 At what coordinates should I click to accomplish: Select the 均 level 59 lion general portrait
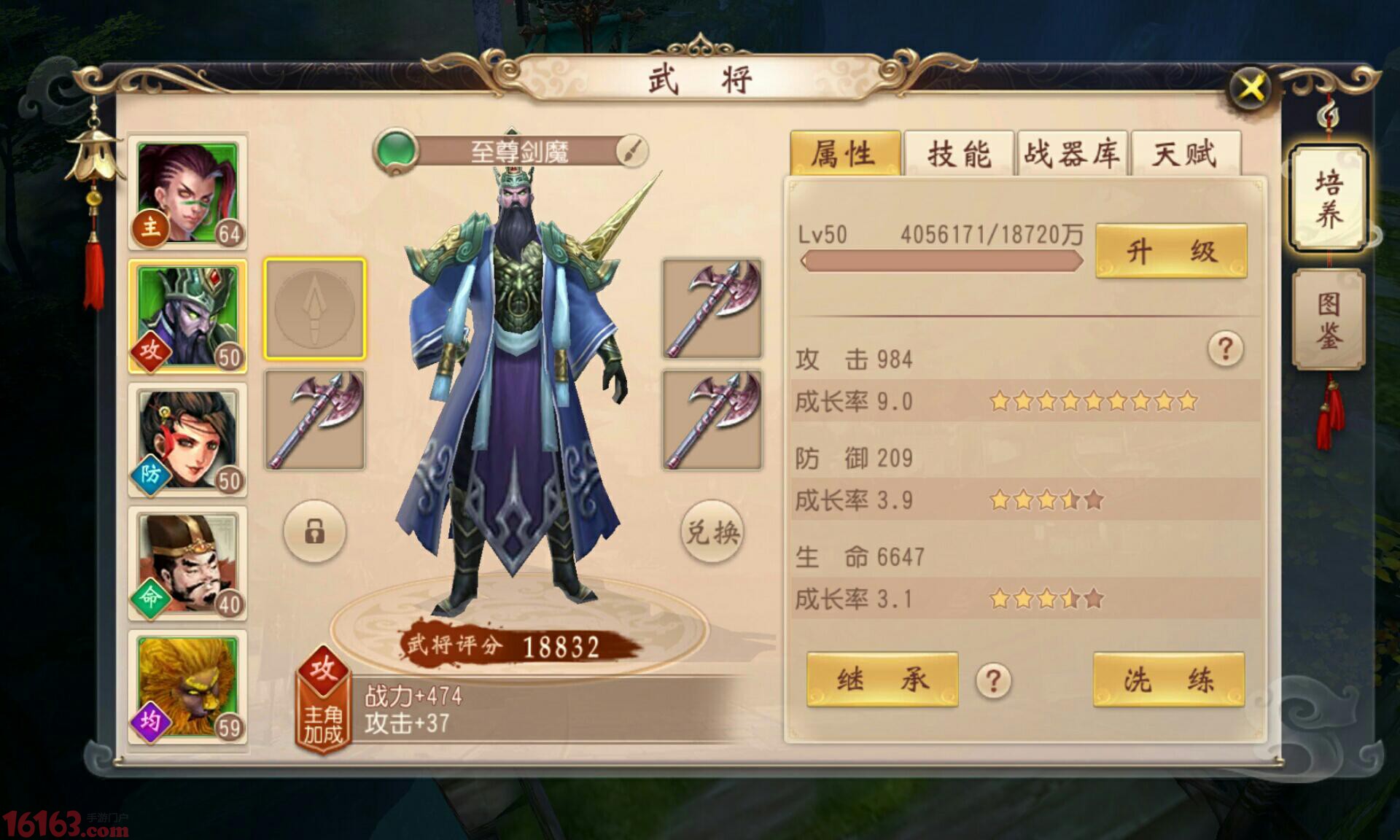pyautogui.click(x=187, y=685)
